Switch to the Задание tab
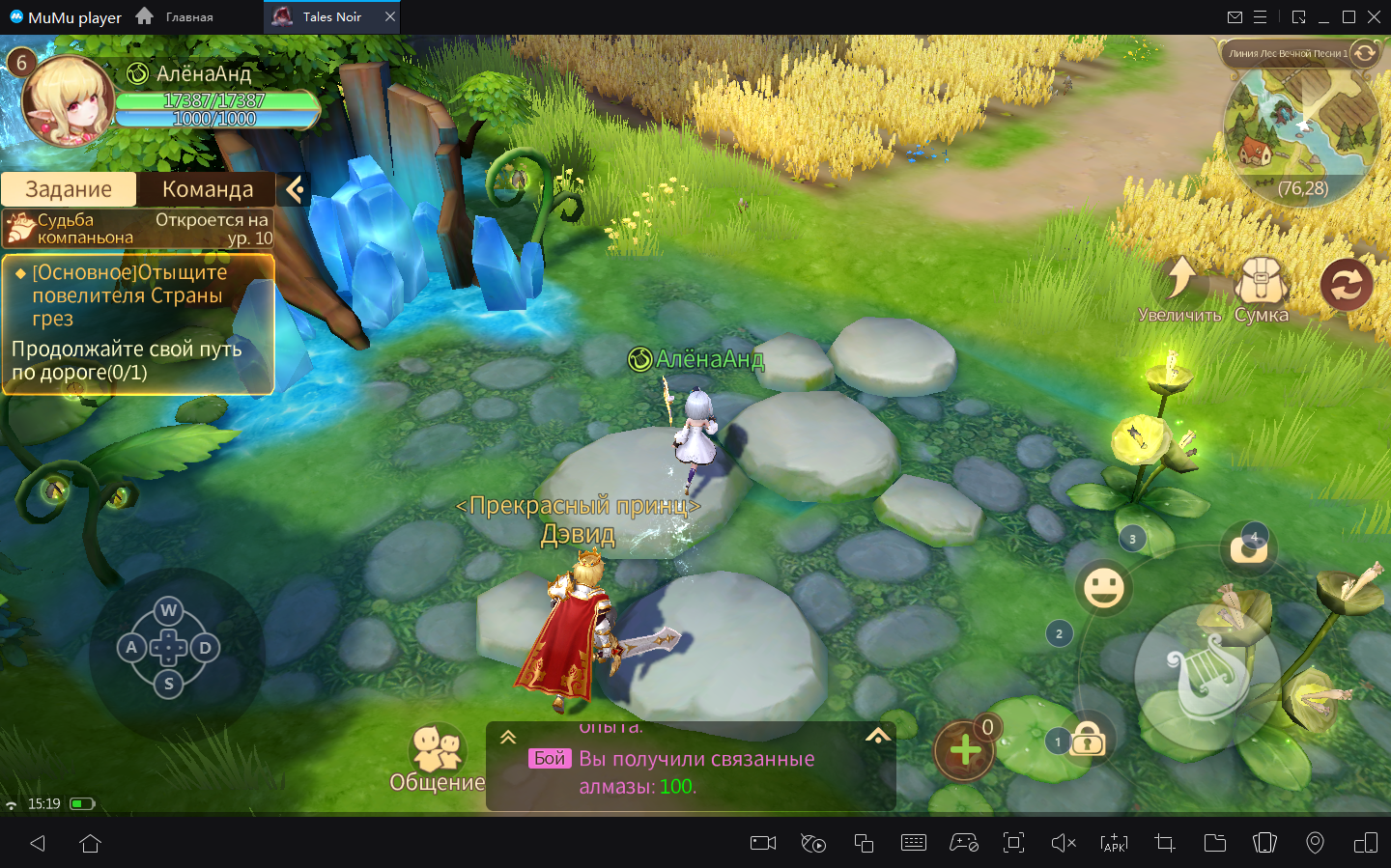This screenshot has width=1391, height=868. (x=69, y=189)
